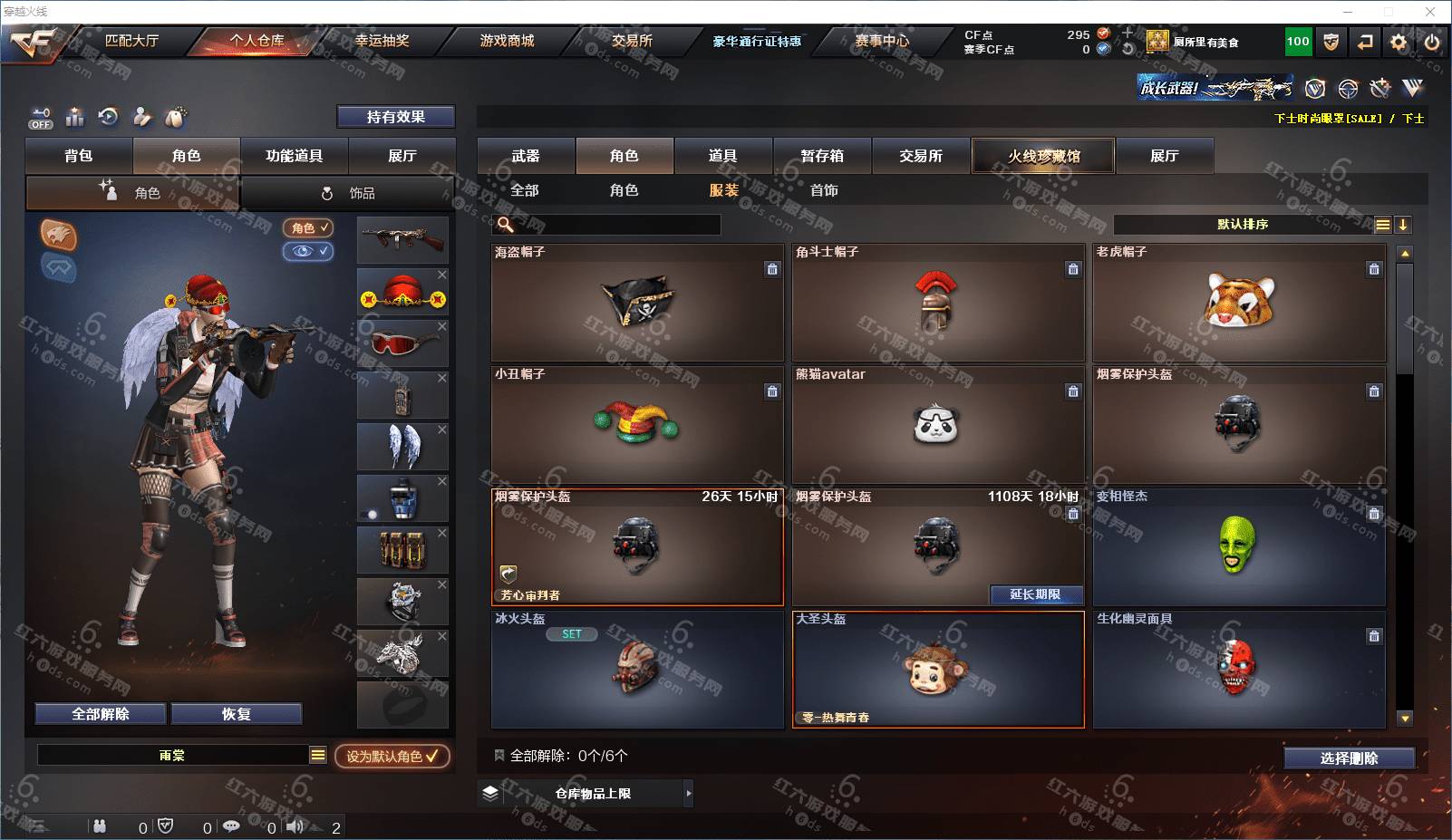Set as default character with 设为默认角色

[392, 756]
